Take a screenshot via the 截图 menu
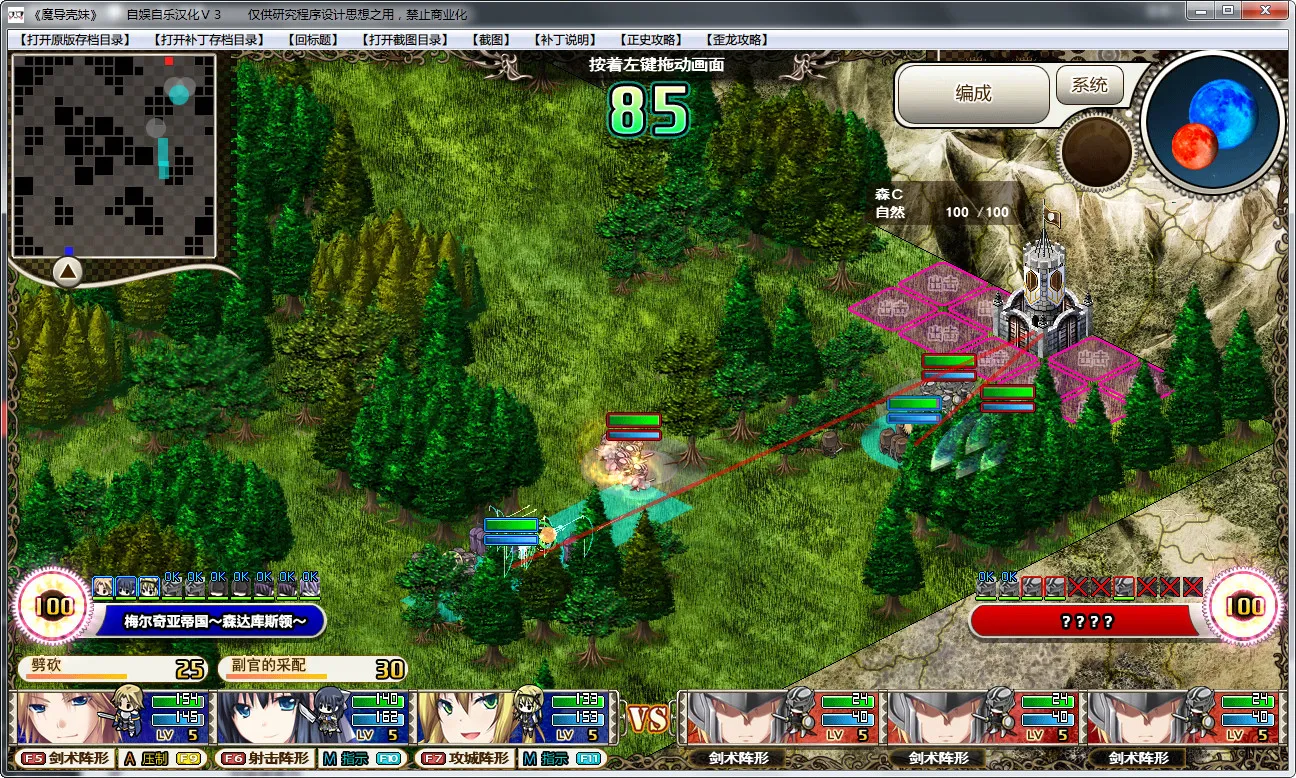This screenshot has height=778, width=1296. (490, 40)
